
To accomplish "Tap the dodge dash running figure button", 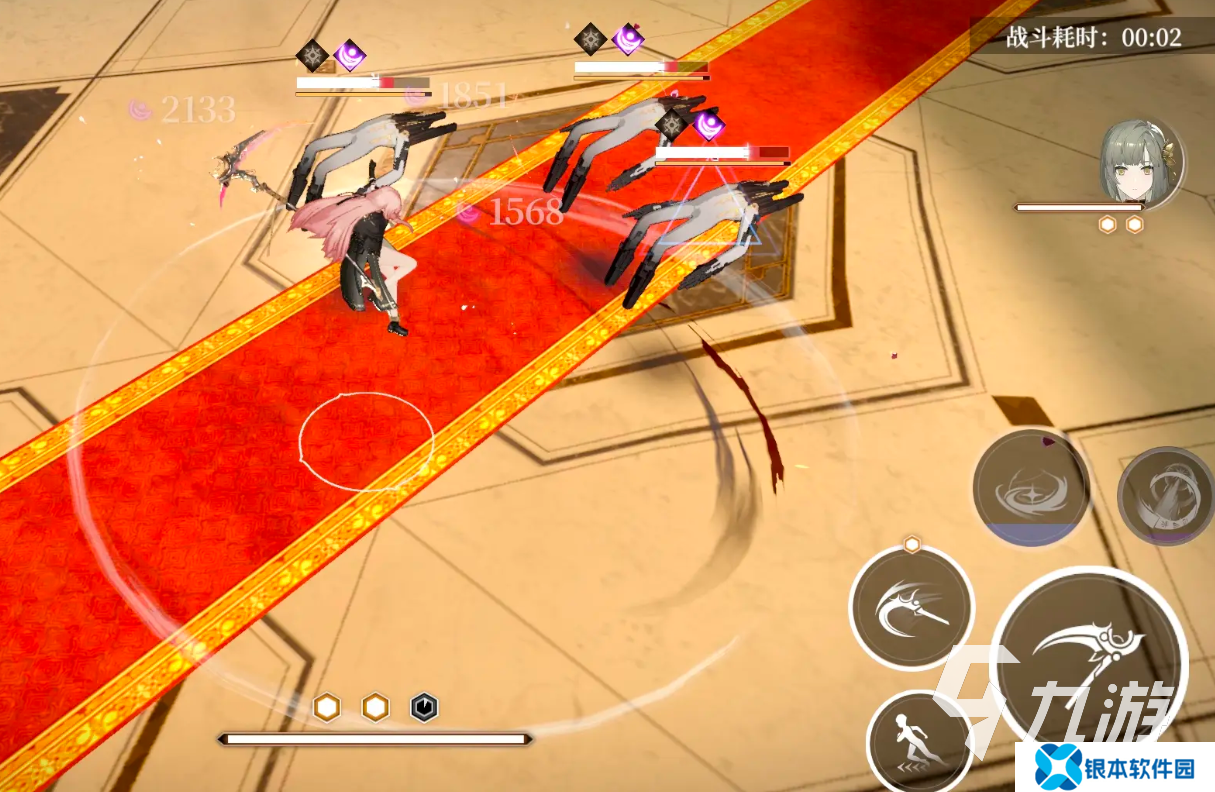I will pos(917,742).
